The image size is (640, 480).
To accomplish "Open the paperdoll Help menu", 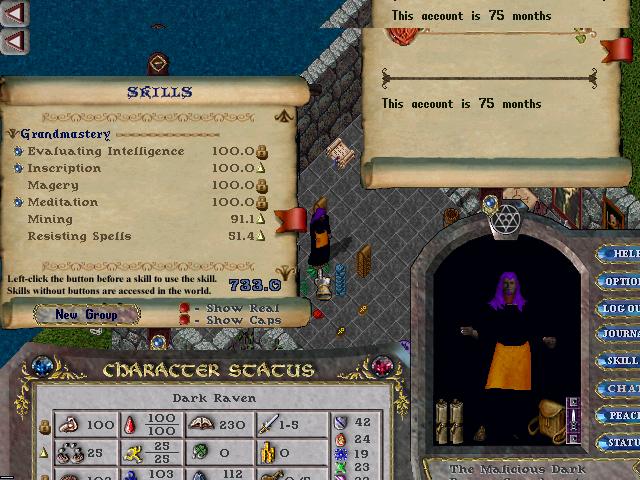I will tap(622, 254).
